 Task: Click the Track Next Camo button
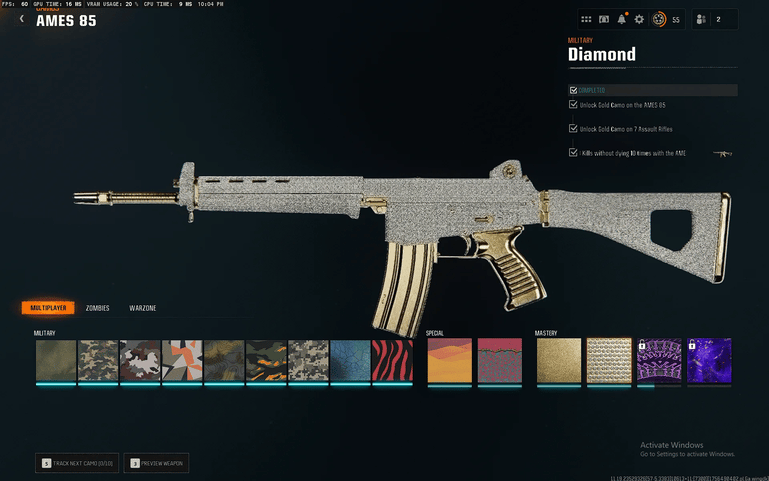pos(78,463)
